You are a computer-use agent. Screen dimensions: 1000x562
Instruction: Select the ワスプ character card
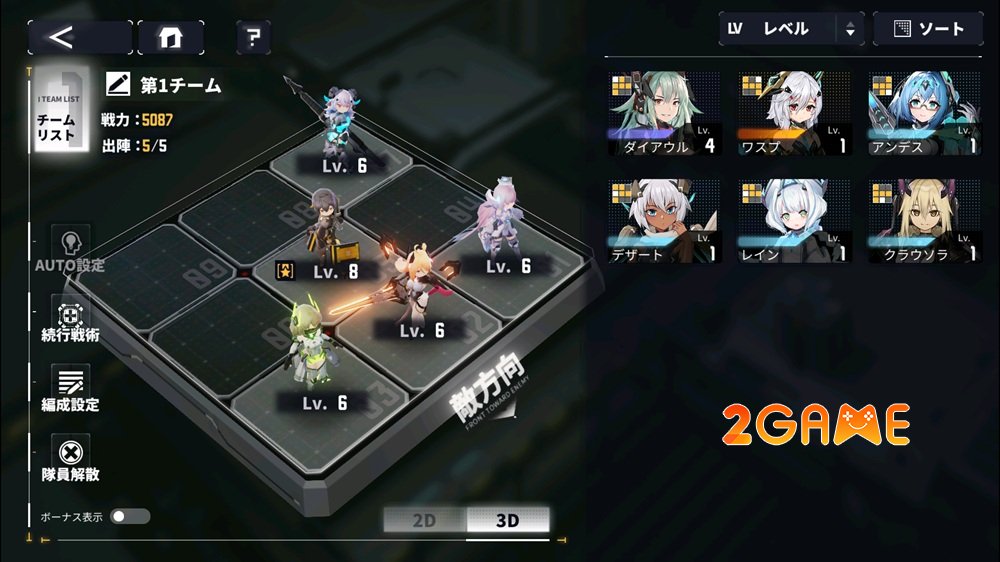[794, 113]
